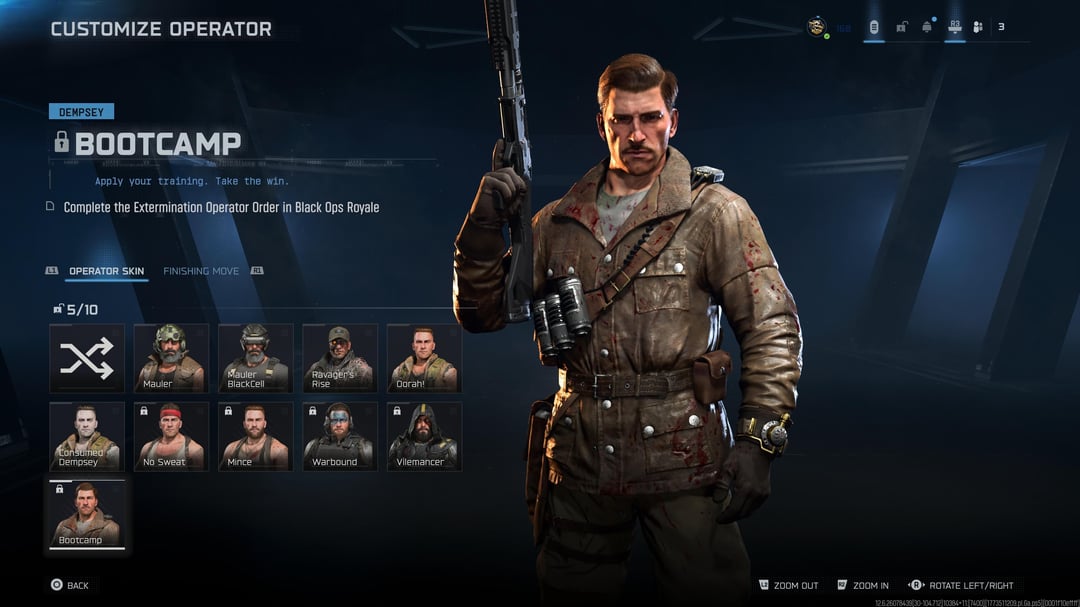The height and width of the screenshot is (607, 1080).
Task: View the Vilemancer skin tile
Action: [x=424, y=436]
